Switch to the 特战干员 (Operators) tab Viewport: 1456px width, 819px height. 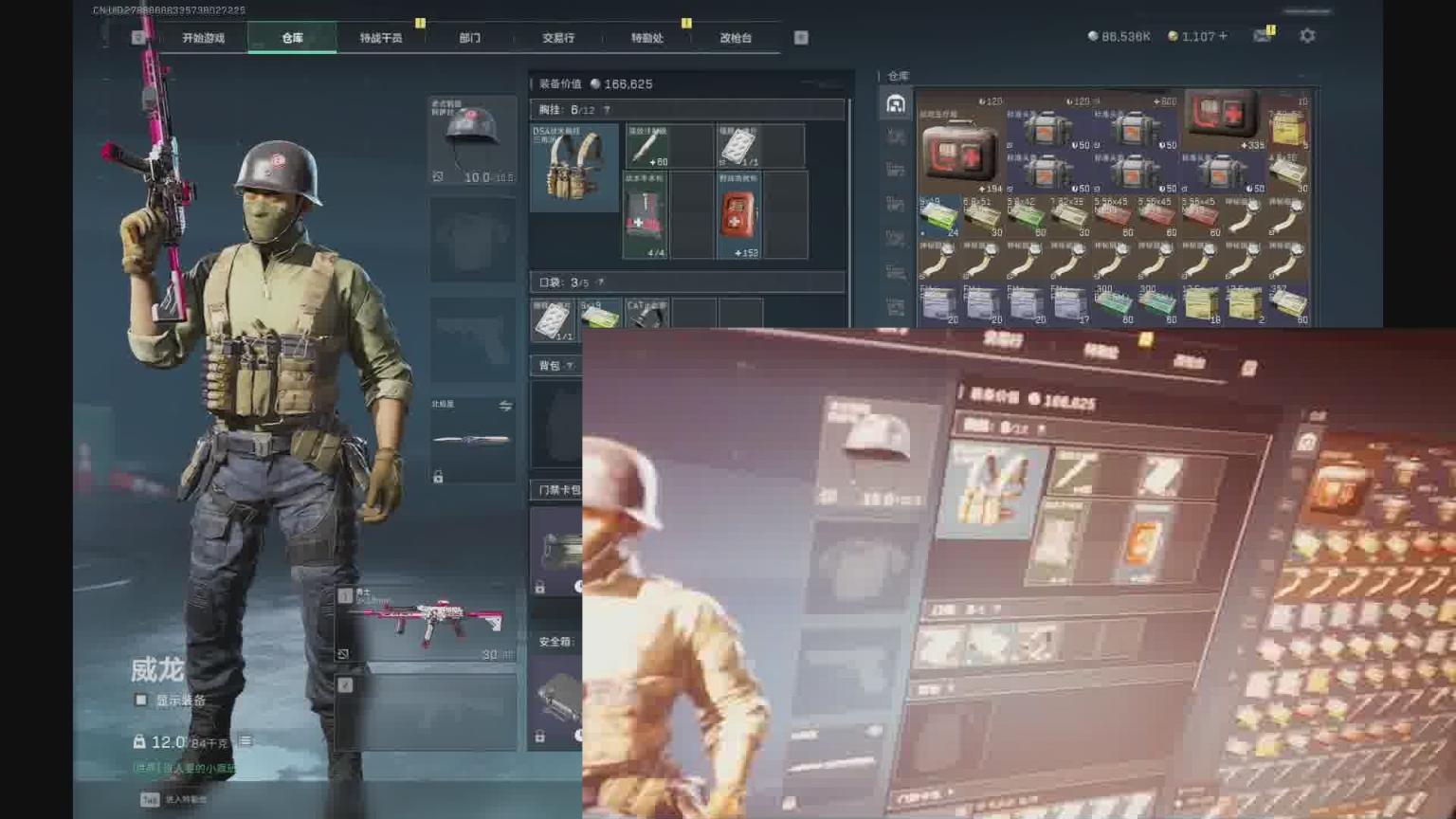coord(380,38)
